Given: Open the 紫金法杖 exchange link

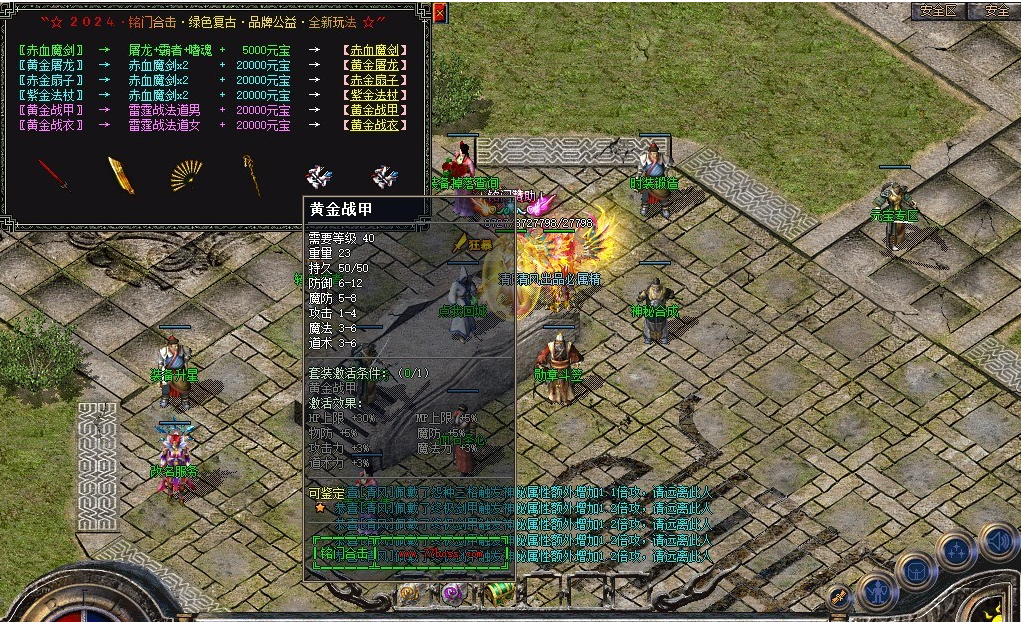Looking at the screenshot, I should pyautogui.click(x=372, y=95).
